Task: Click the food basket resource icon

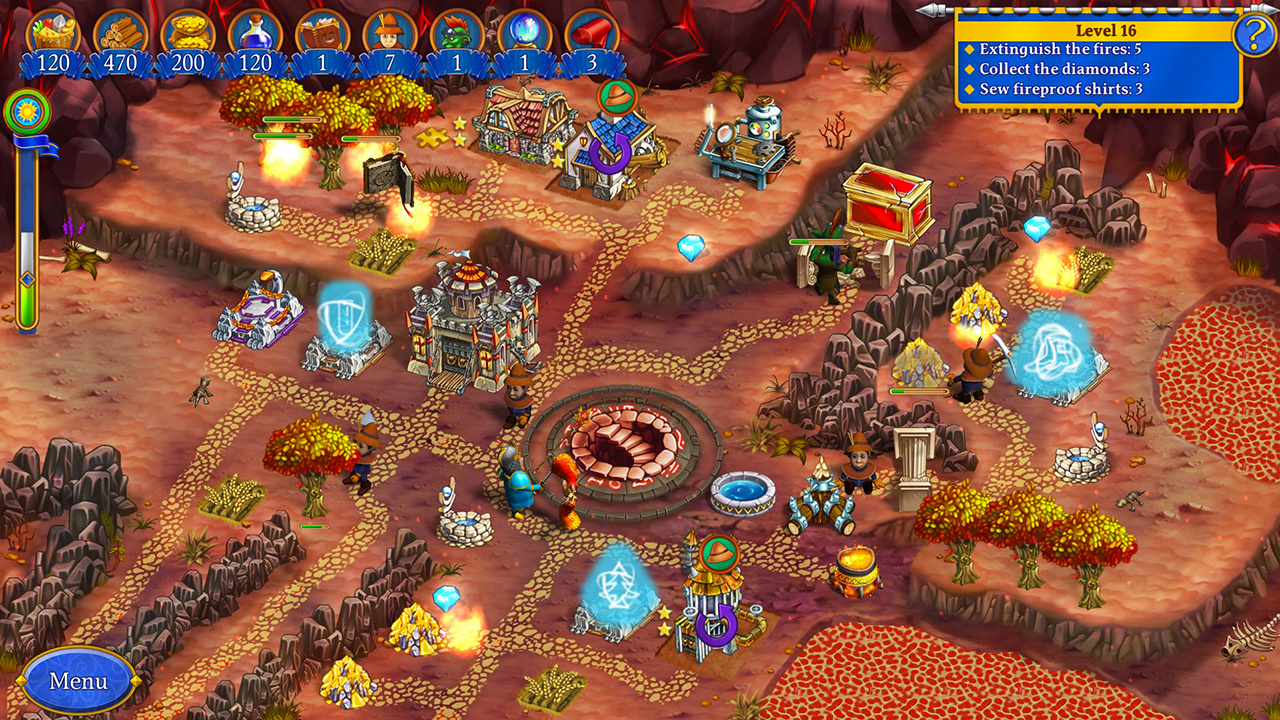Action: tap(52, 32)
